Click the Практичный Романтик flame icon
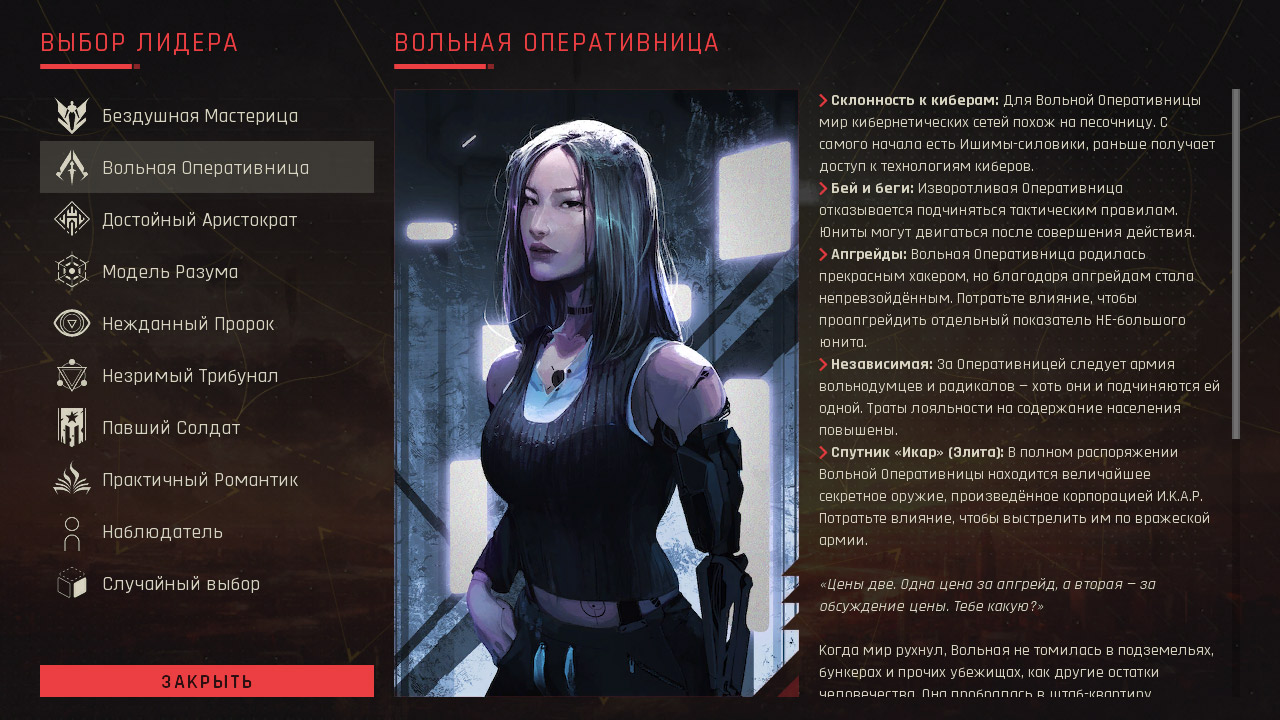This screenshot has height=720, width=1280. point(70,479)
